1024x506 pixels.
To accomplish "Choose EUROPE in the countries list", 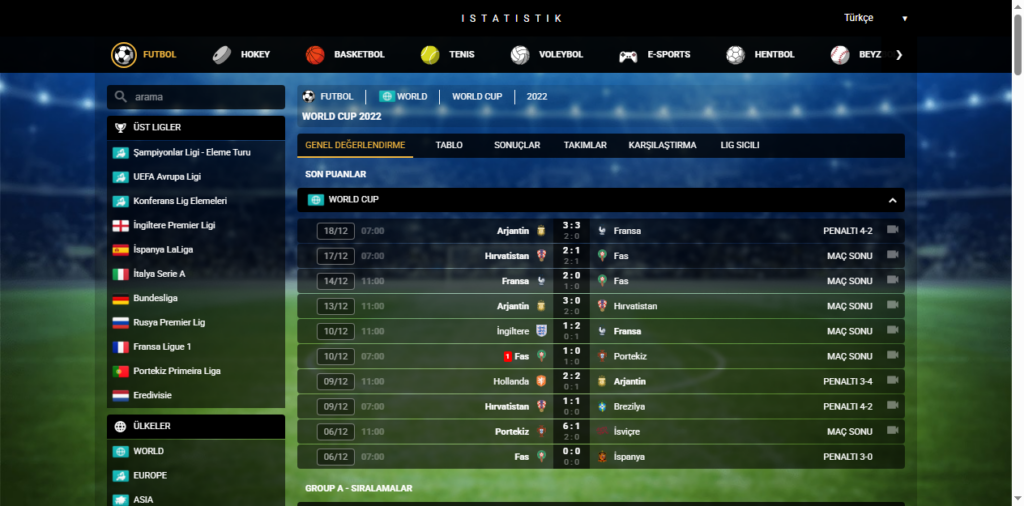I will [x=149, y=475].
